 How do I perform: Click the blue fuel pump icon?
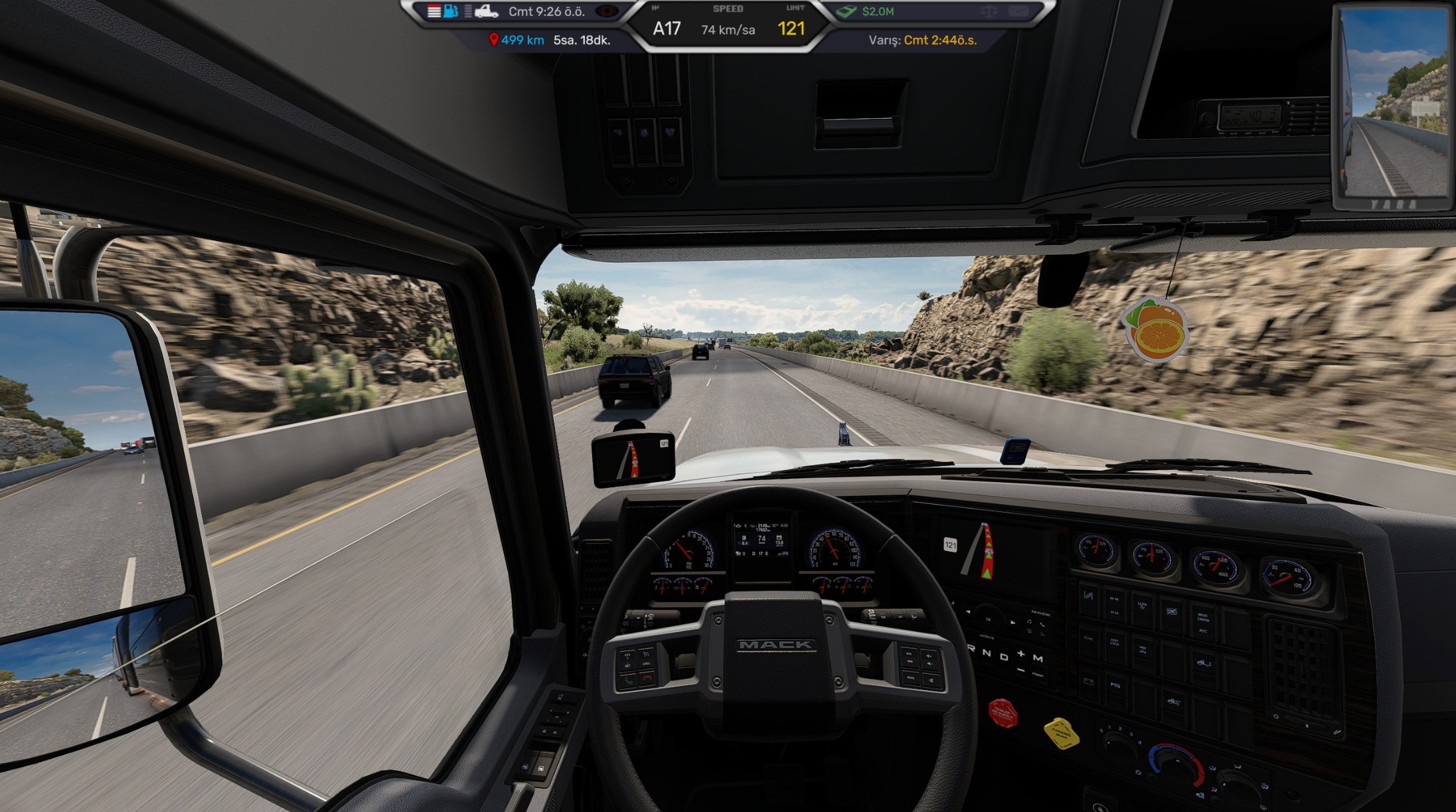coord(451,11)
